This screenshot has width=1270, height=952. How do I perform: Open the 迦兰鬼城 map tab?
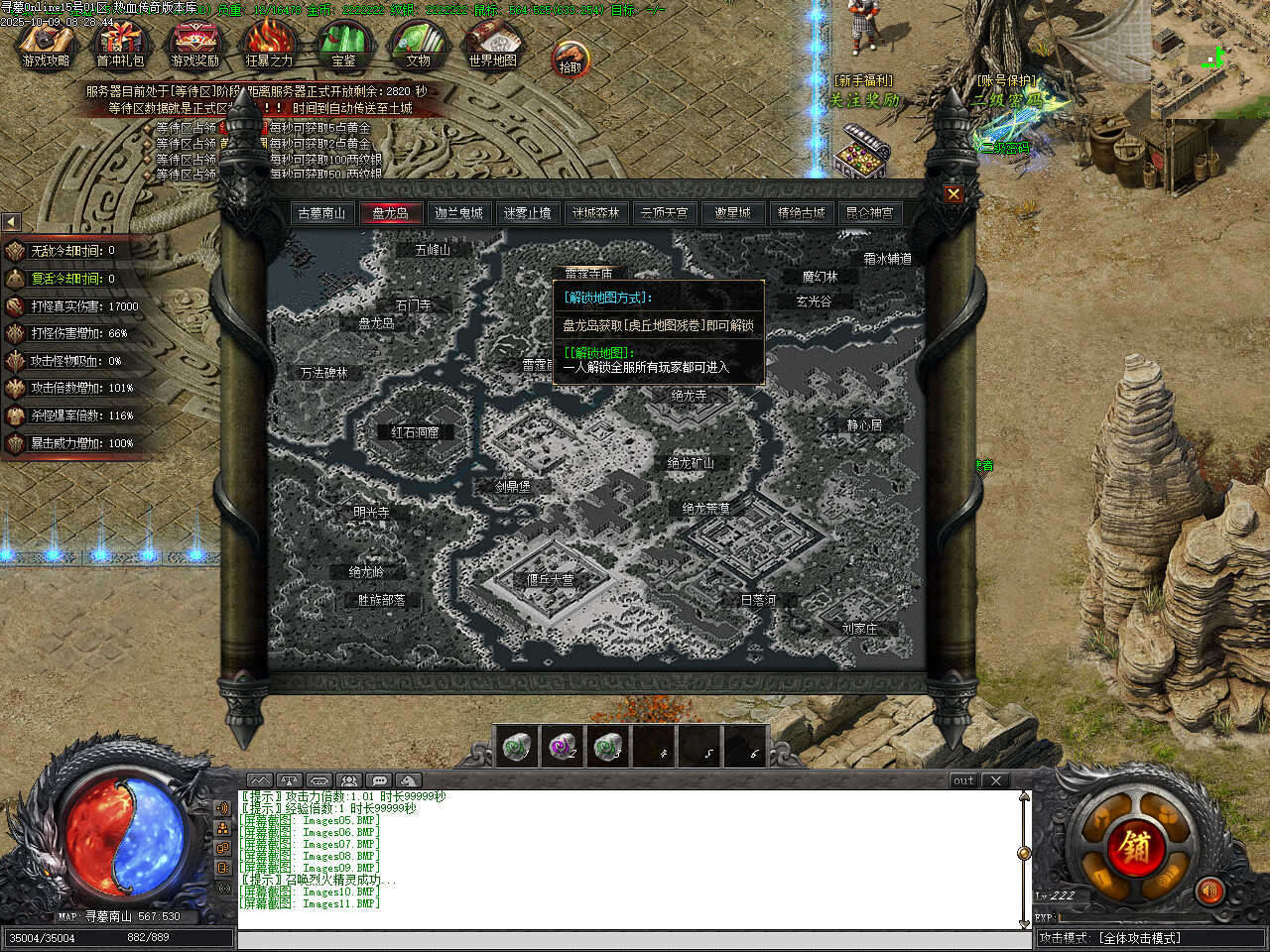point(458,213)
